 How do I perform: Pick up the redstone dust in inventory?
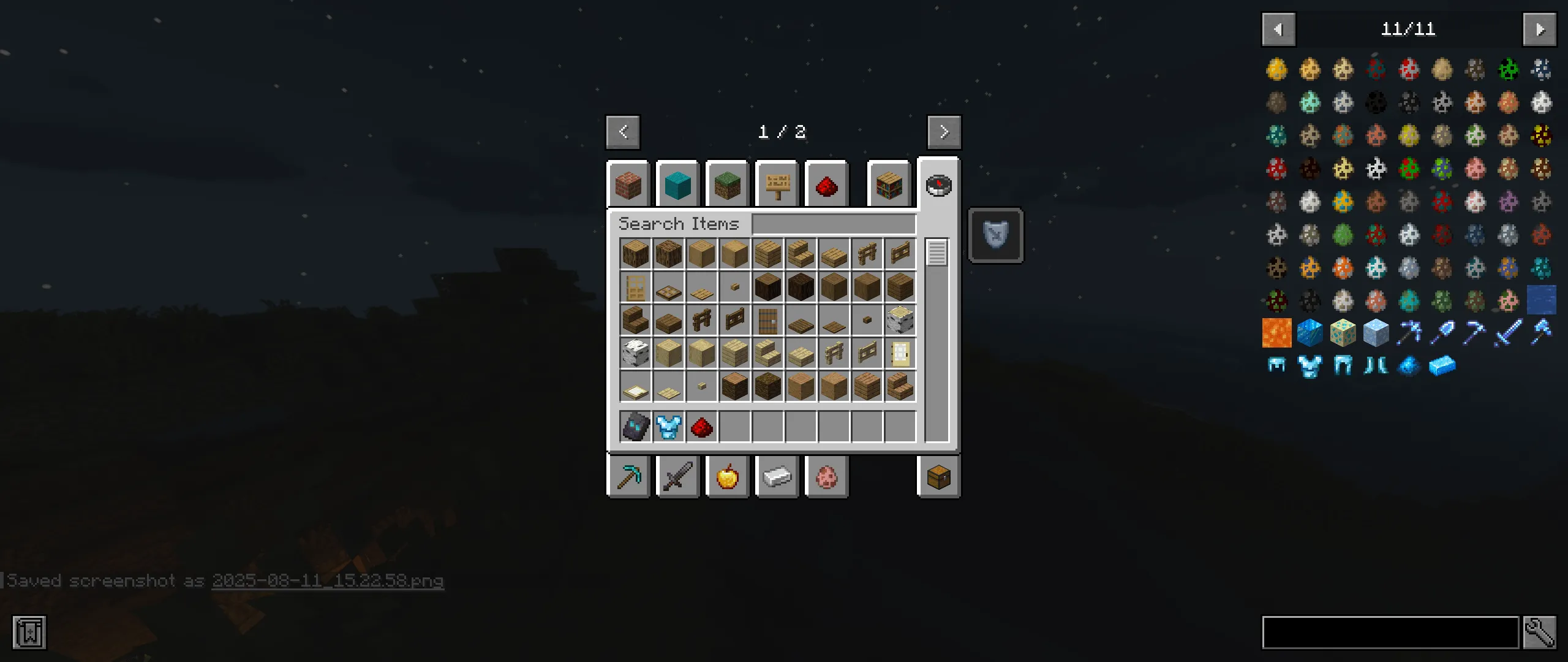click(701, 427)
